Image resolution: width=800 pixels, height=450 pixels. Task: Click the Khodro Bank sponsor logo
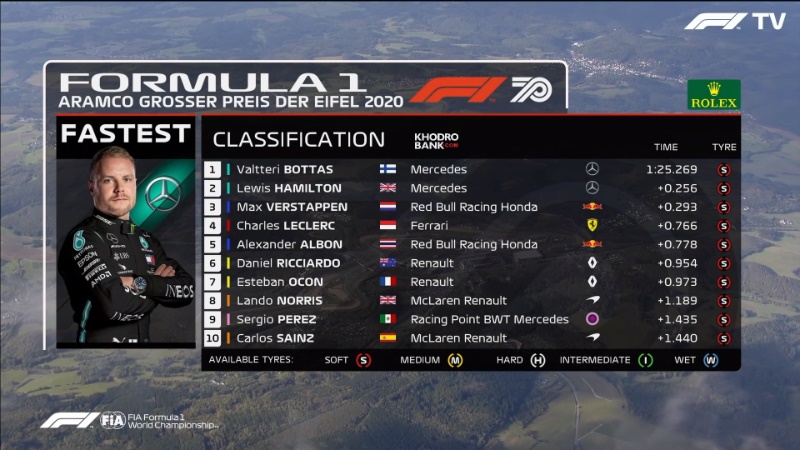tap(436, 141)
